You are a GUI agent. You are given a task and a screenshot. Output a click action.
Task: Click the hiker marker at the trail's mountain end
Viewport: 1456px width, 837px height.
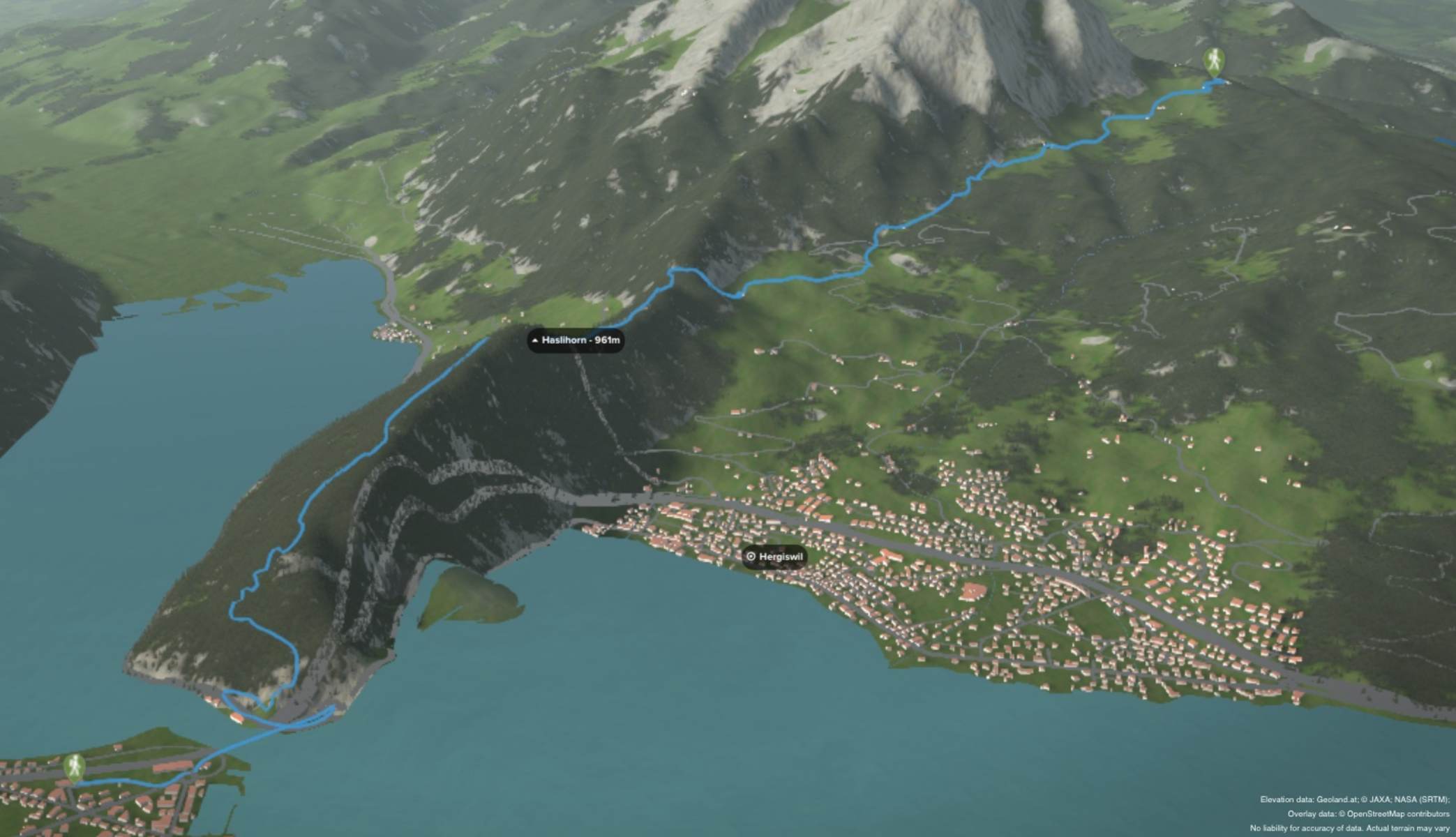1215,63
